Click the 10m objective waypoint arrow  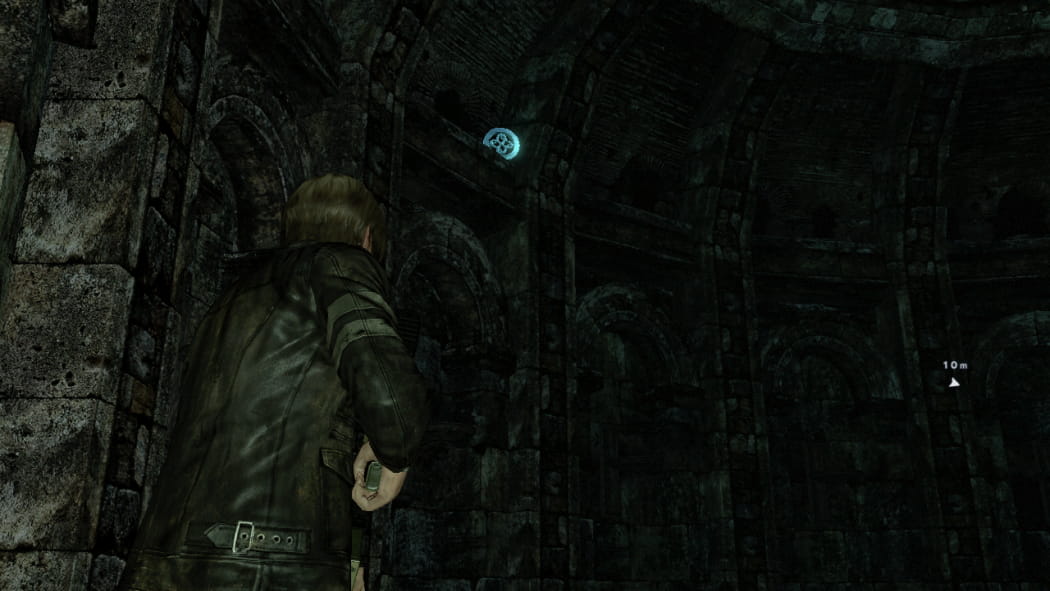[x=954, y=381]
